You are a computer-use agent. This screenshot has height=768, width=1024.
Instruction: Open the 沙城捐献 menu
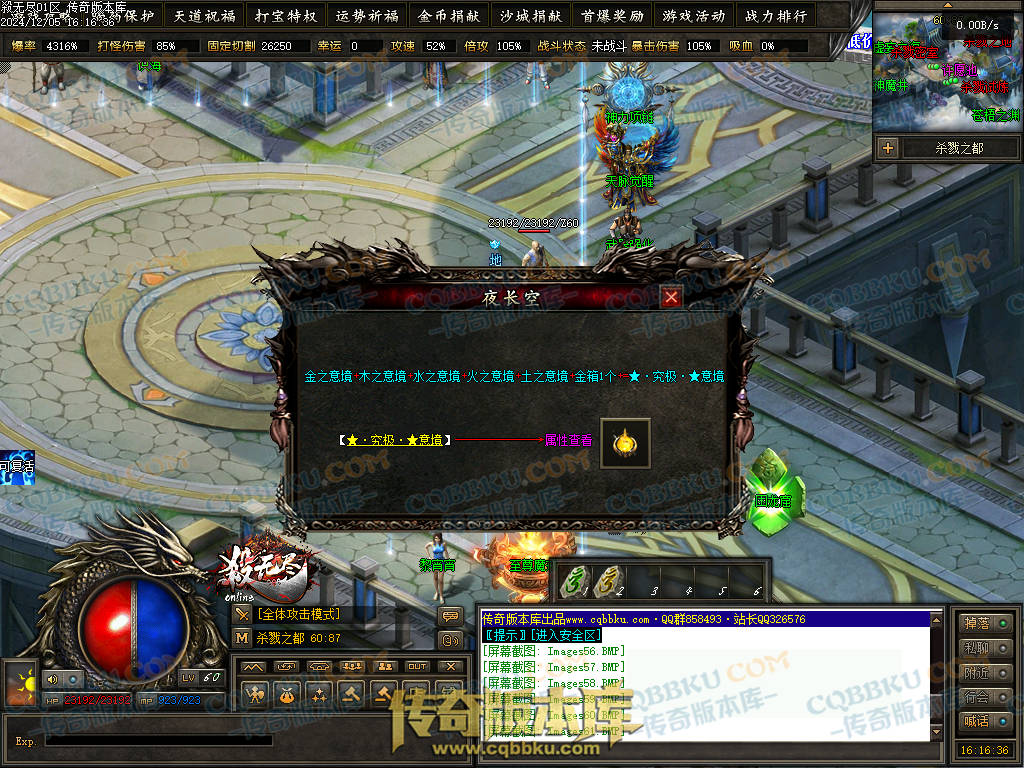click(531, 16)
